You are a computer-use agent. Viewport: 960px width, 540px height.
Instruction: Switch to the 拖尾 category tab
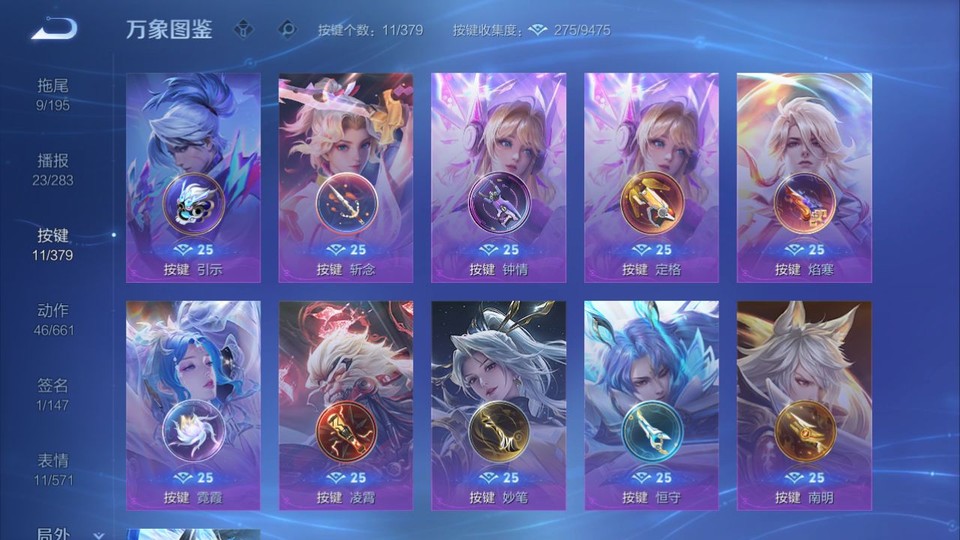(53, 94)
